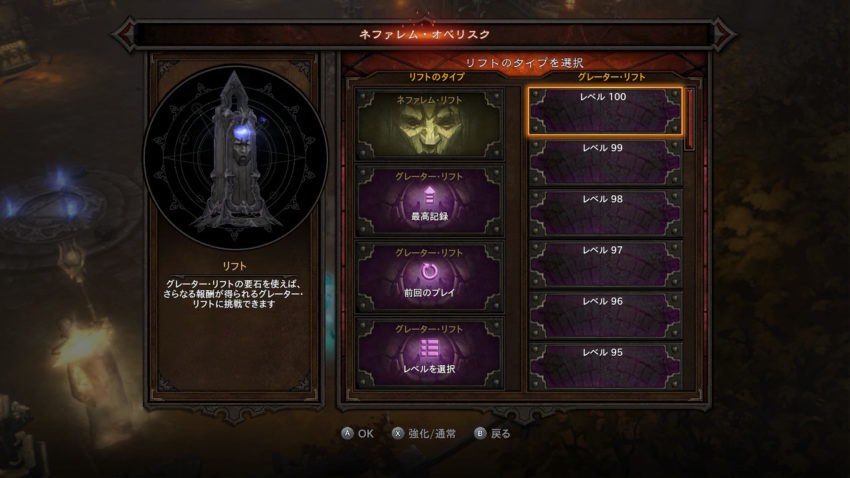Select greater rift レベル 97
The width and height of the screenshot is (850, 478).
coord(605,264)
